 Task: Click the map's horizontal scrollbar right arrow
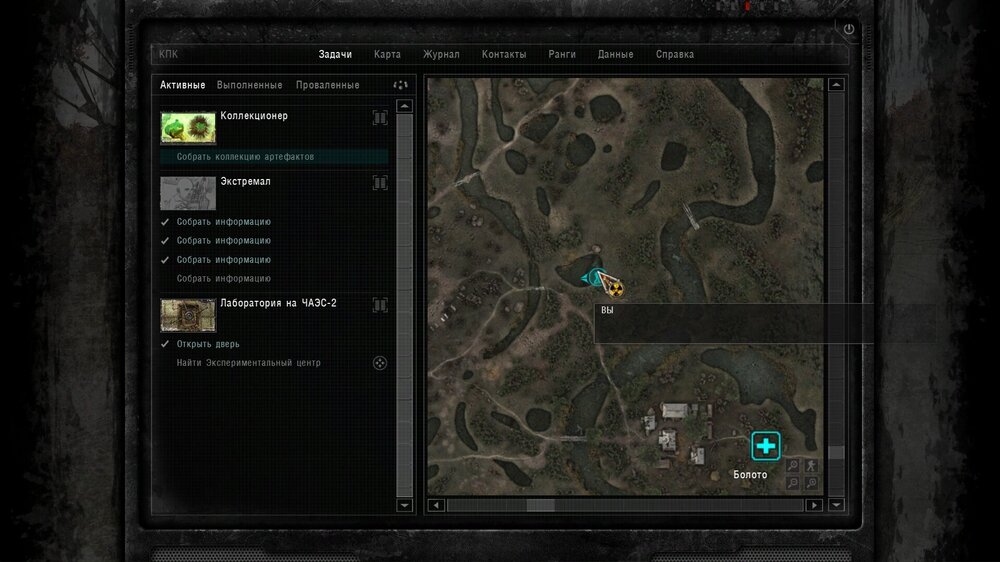(x=815, y=506)
